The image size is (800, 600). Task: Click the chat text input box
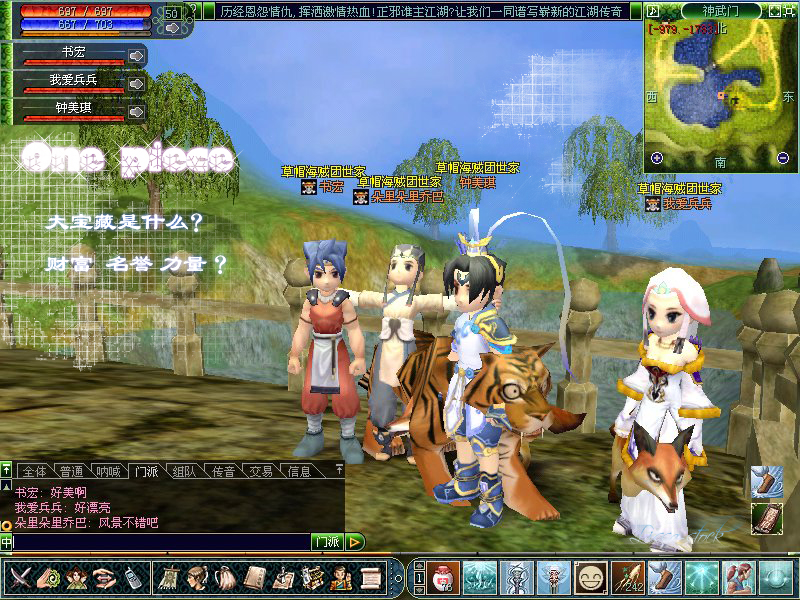click(x=160, y=542)
